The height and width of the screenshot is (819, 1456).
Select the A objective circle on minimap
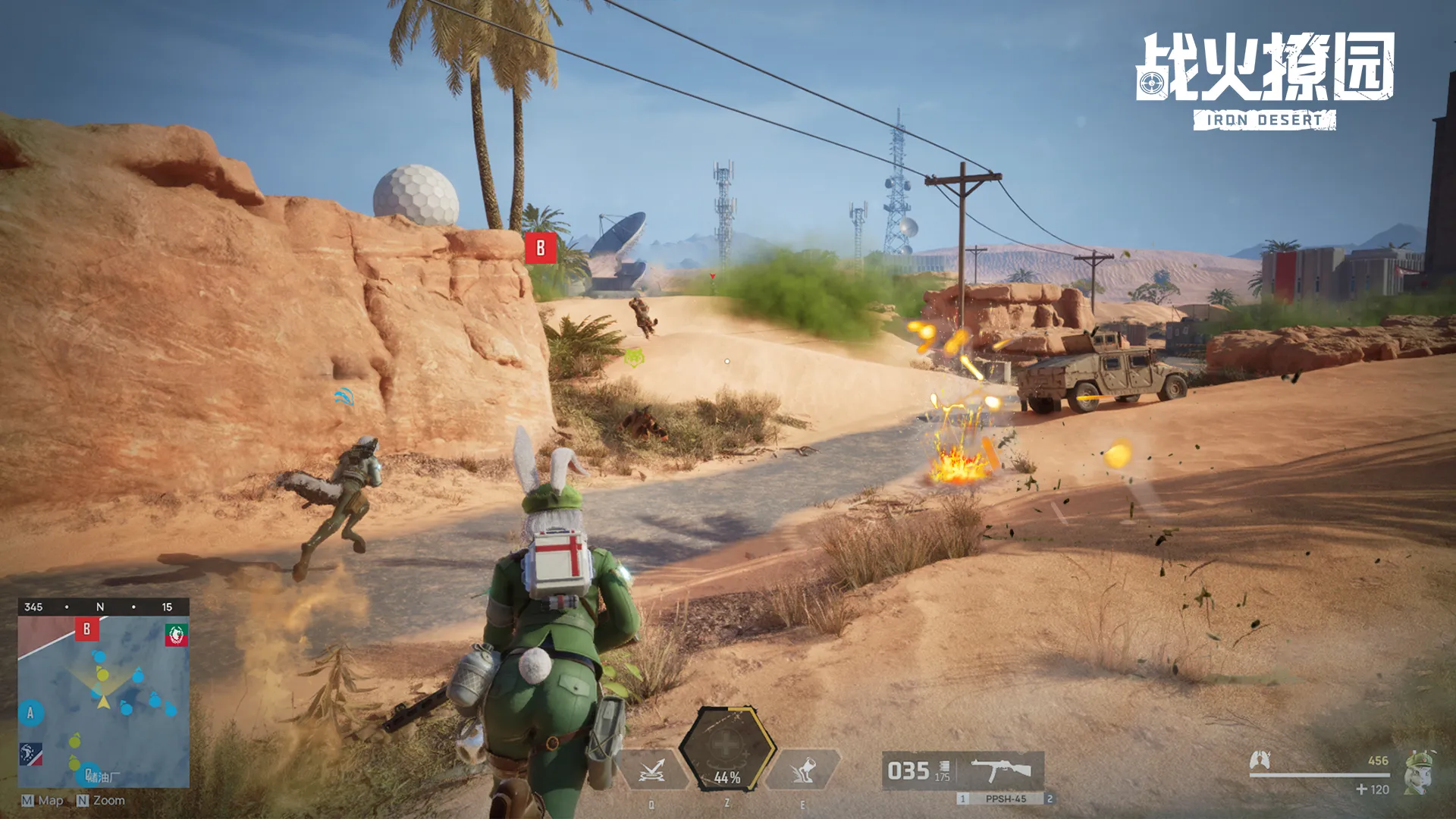click(x=30, y=713)
